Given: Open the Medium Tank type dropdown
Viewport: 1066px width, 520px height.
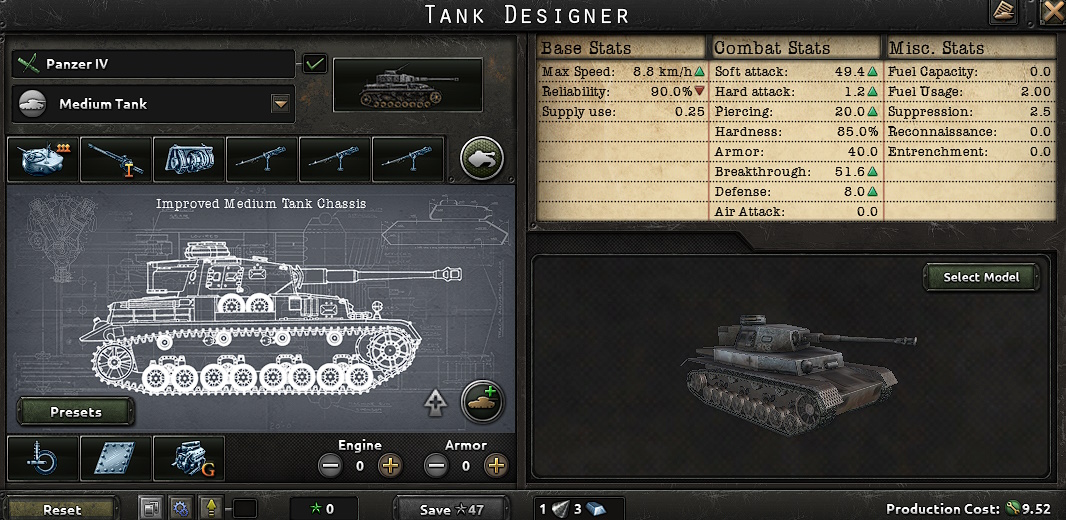Looking at the screenshot, I should pyautogui.click(x=280, y=104).
